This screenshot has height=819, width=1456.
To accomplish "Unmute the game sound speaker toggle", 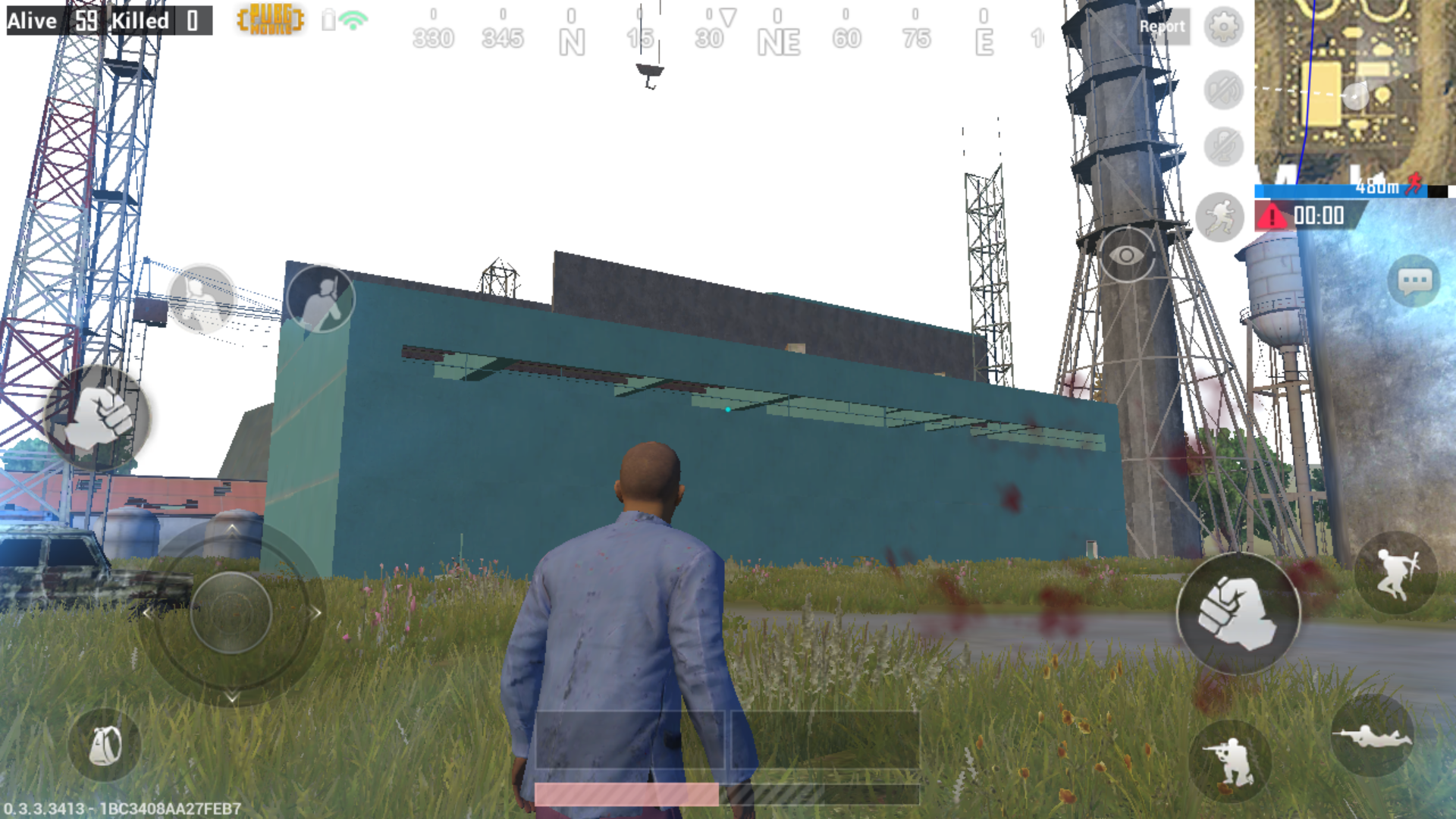I will 1222,89.
